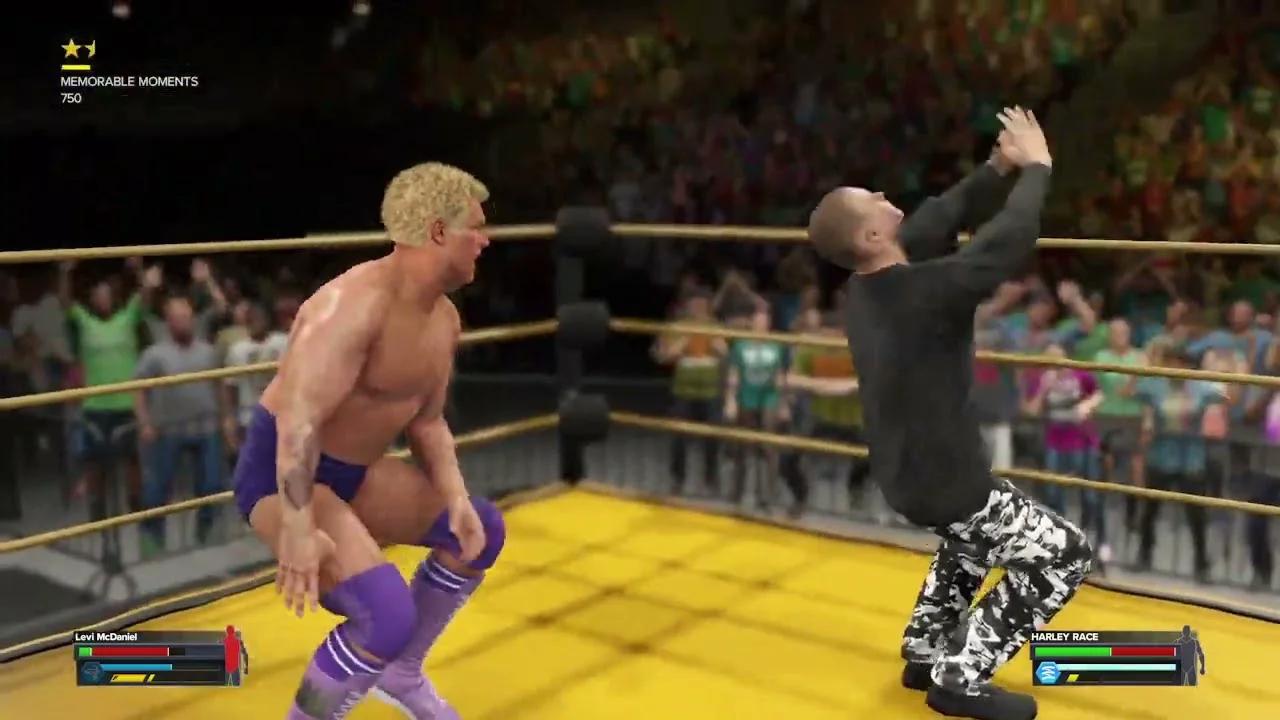Select the Levi McDaniel name tab

(x=105, y=636)
